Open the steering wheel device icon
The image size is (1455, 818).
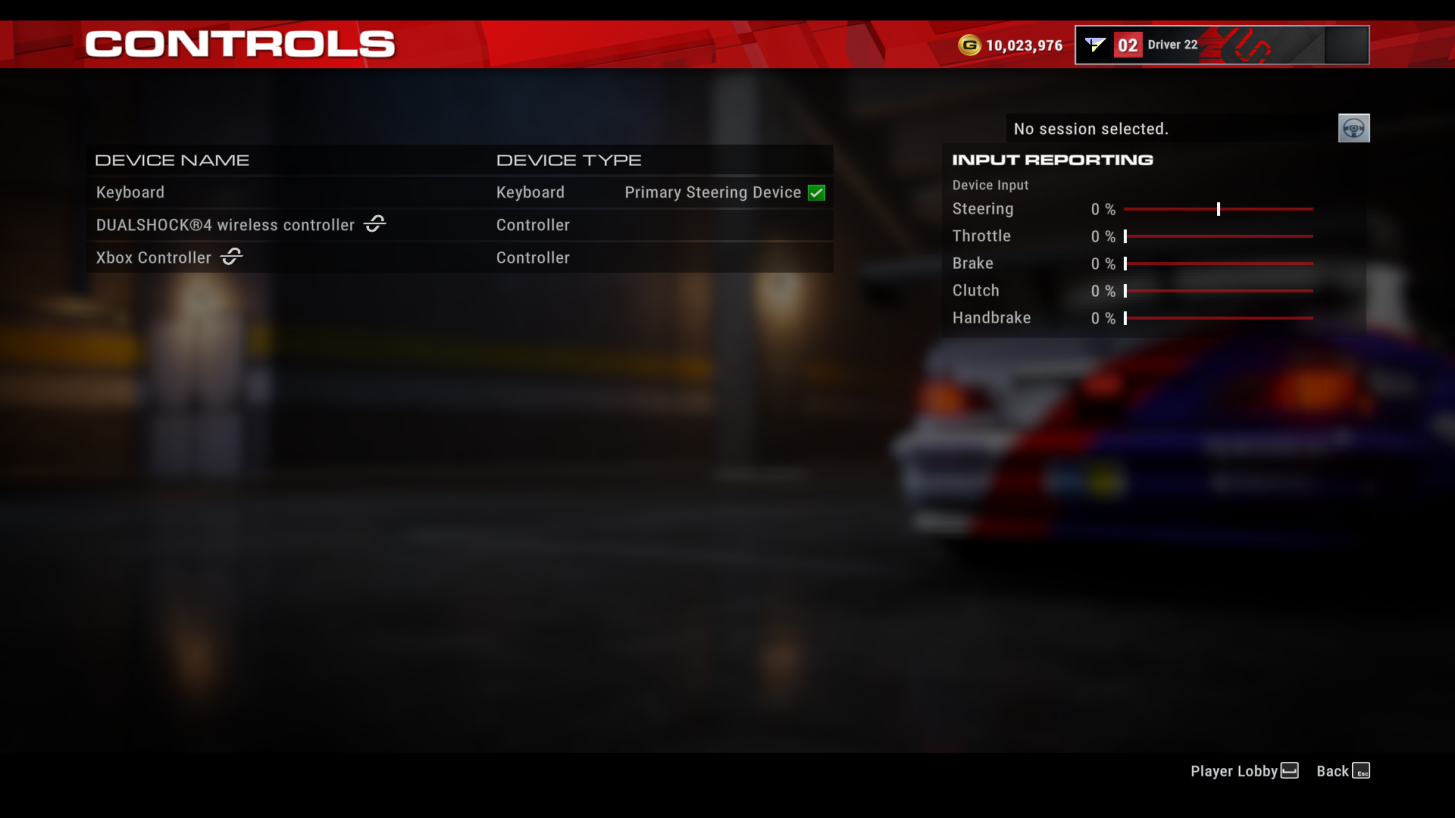coord(1353,128)
